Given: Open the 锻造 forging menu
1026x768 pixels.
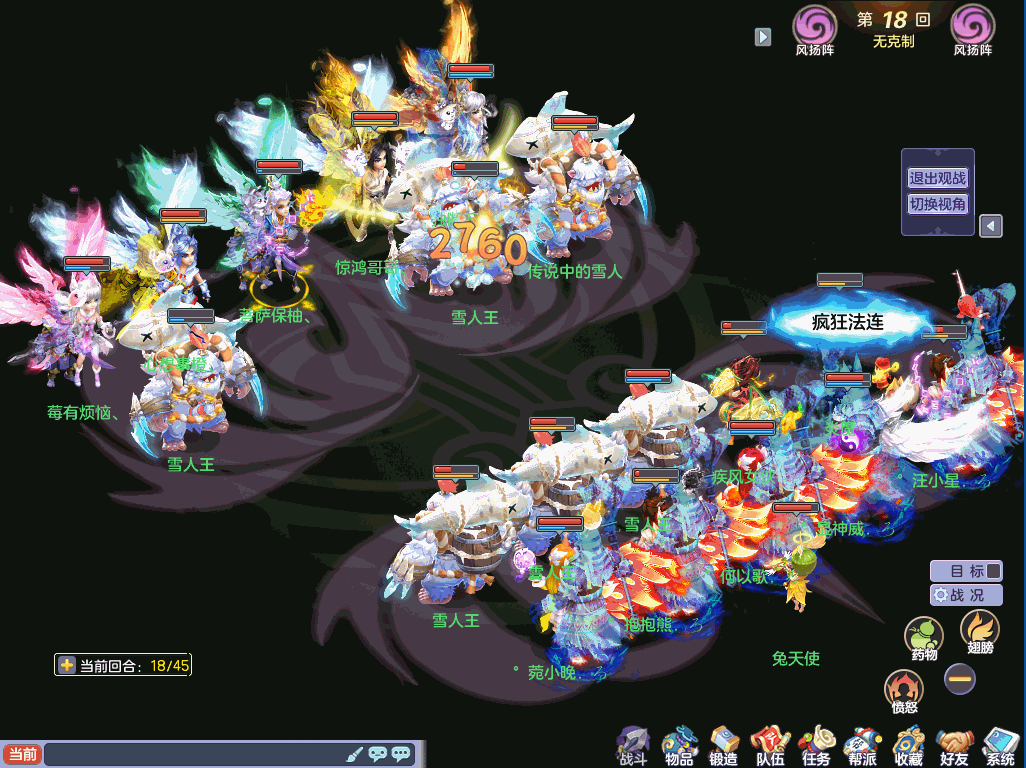Looking at the screenshot, I should 724,745.
